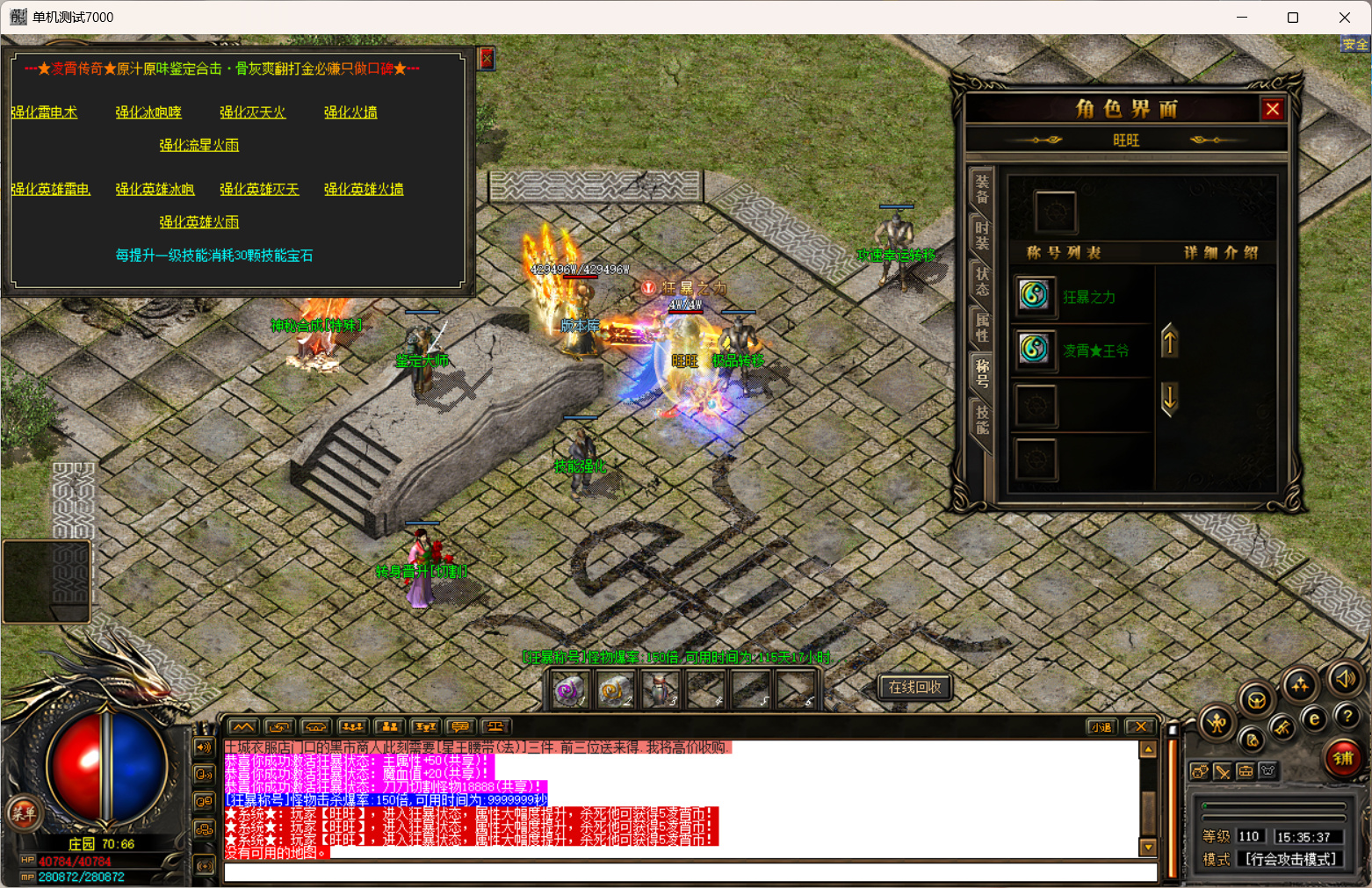Viewport: 1372px width, 888px height.
Task: Select the 狂暴之力 title icon in list
Action: coord(1036,297)
